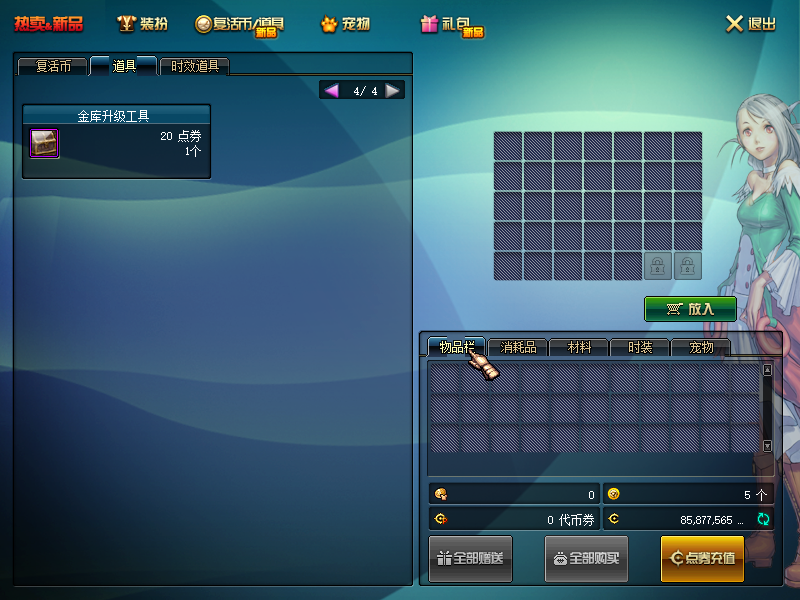Open the 宠物 pet shop category
800x600 pixels.
345,24
